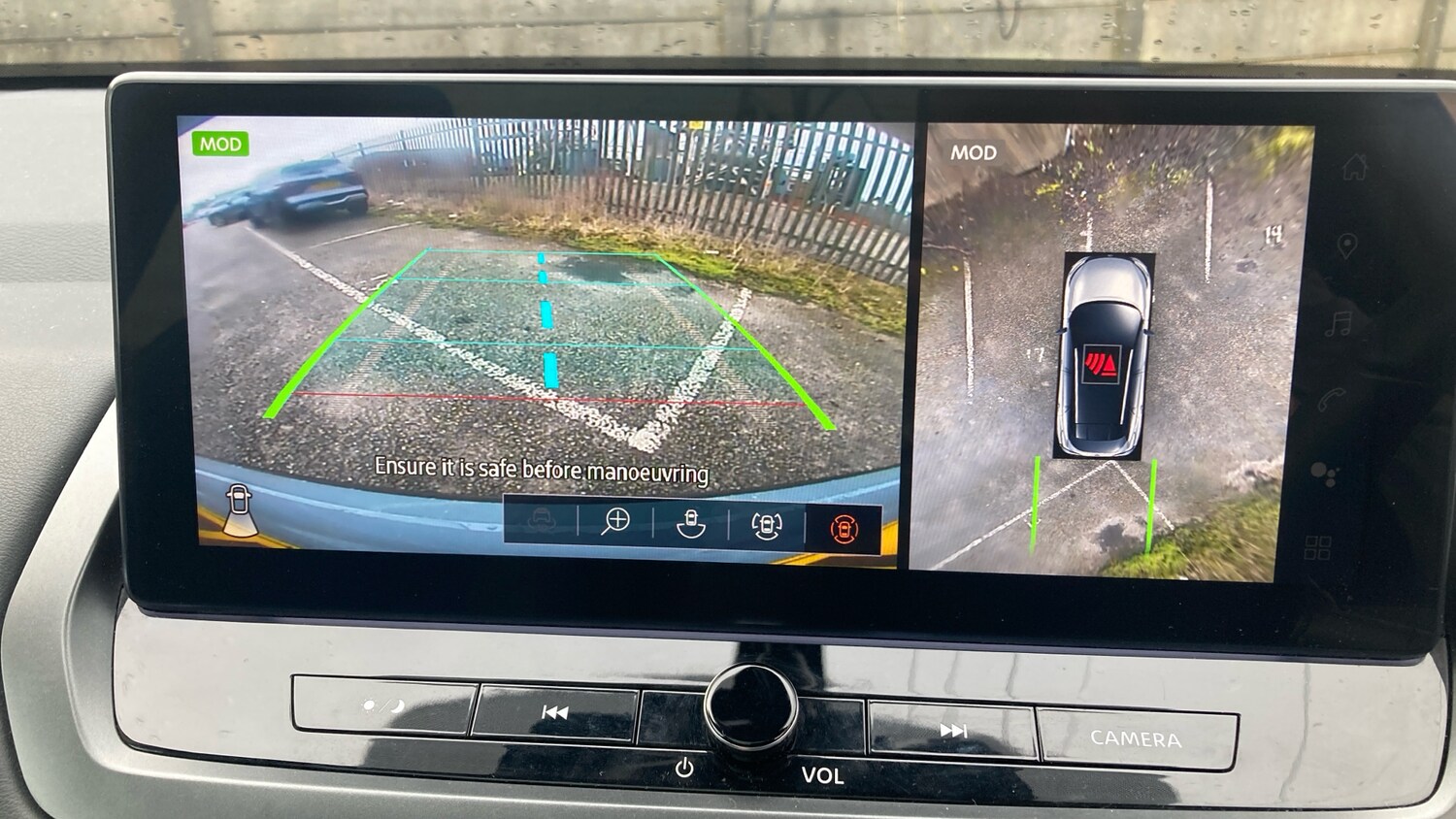Tap the green MOD indicator on rear view

coord(220,145)
